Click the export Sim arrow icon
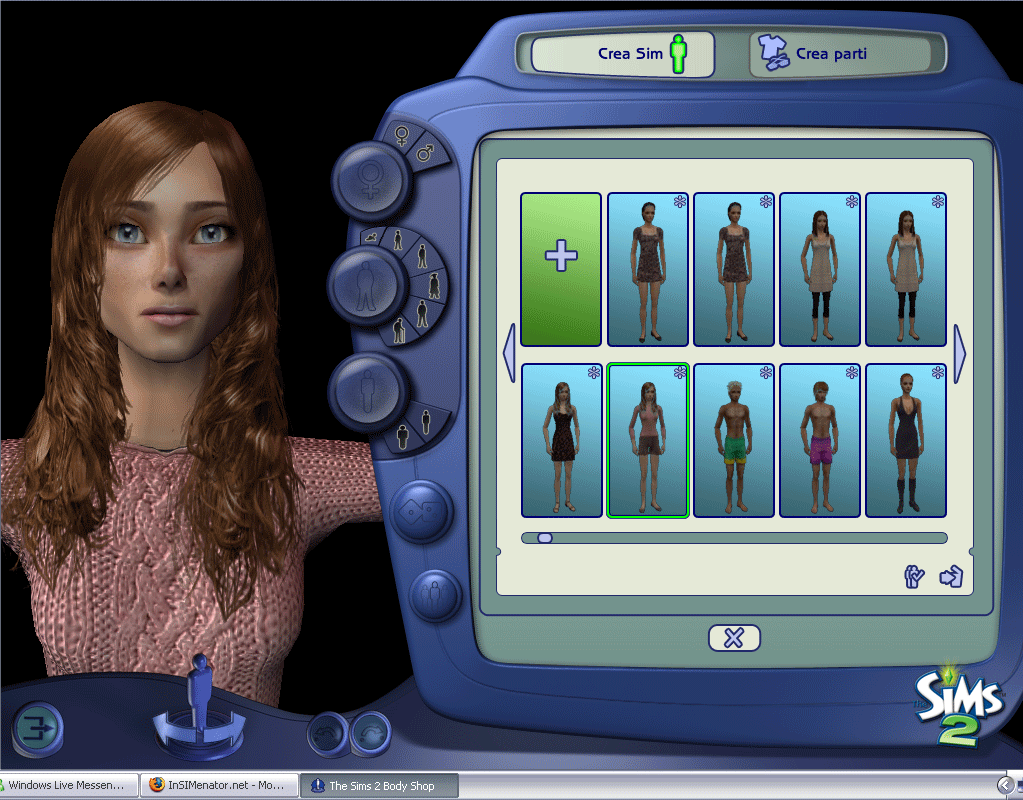Screen dimensions: 1023x800 (x=950, y=577)
